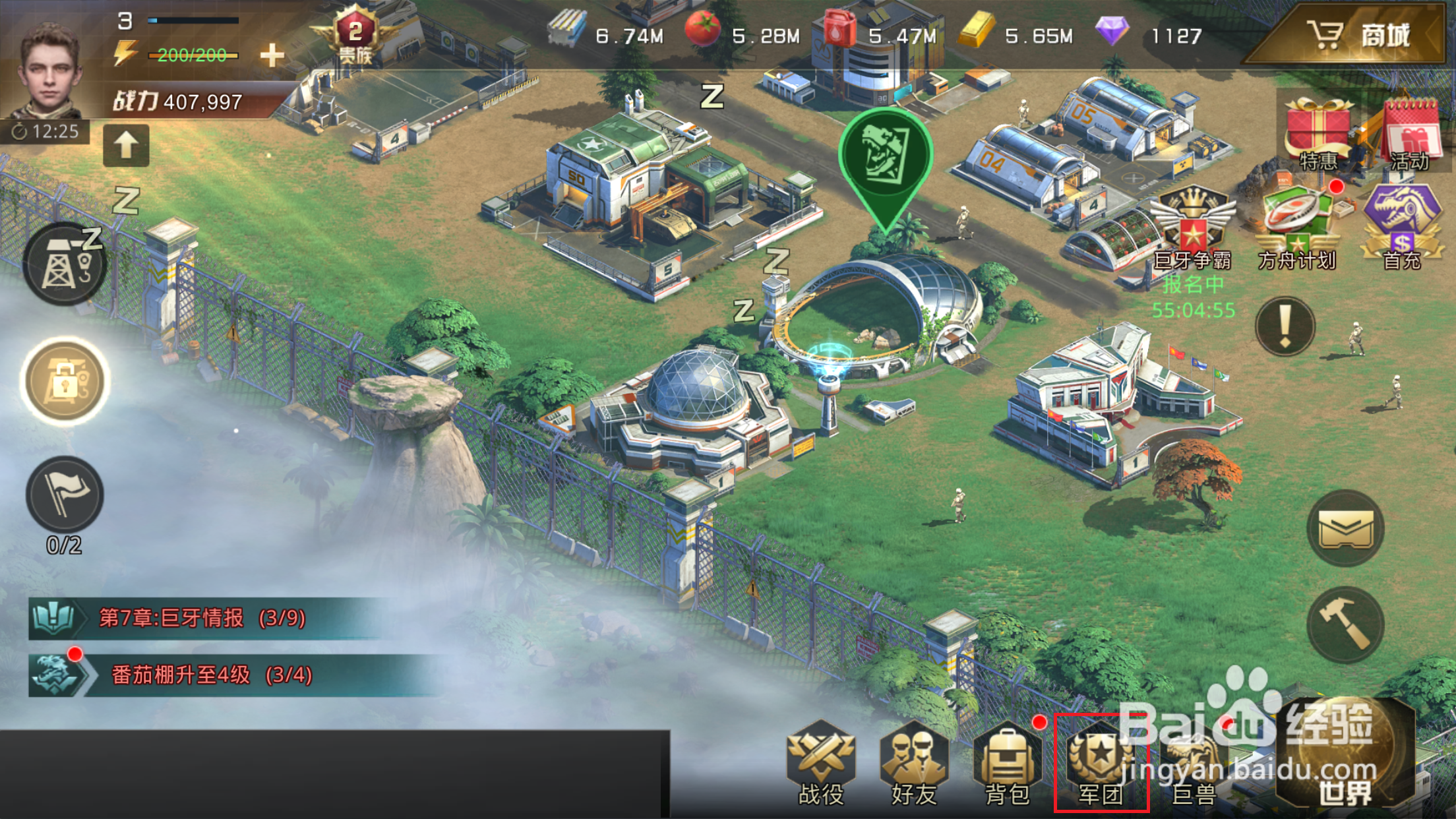Open the 好友 friends list
The width and height of the screenshot is (1456, 819).
914,765
